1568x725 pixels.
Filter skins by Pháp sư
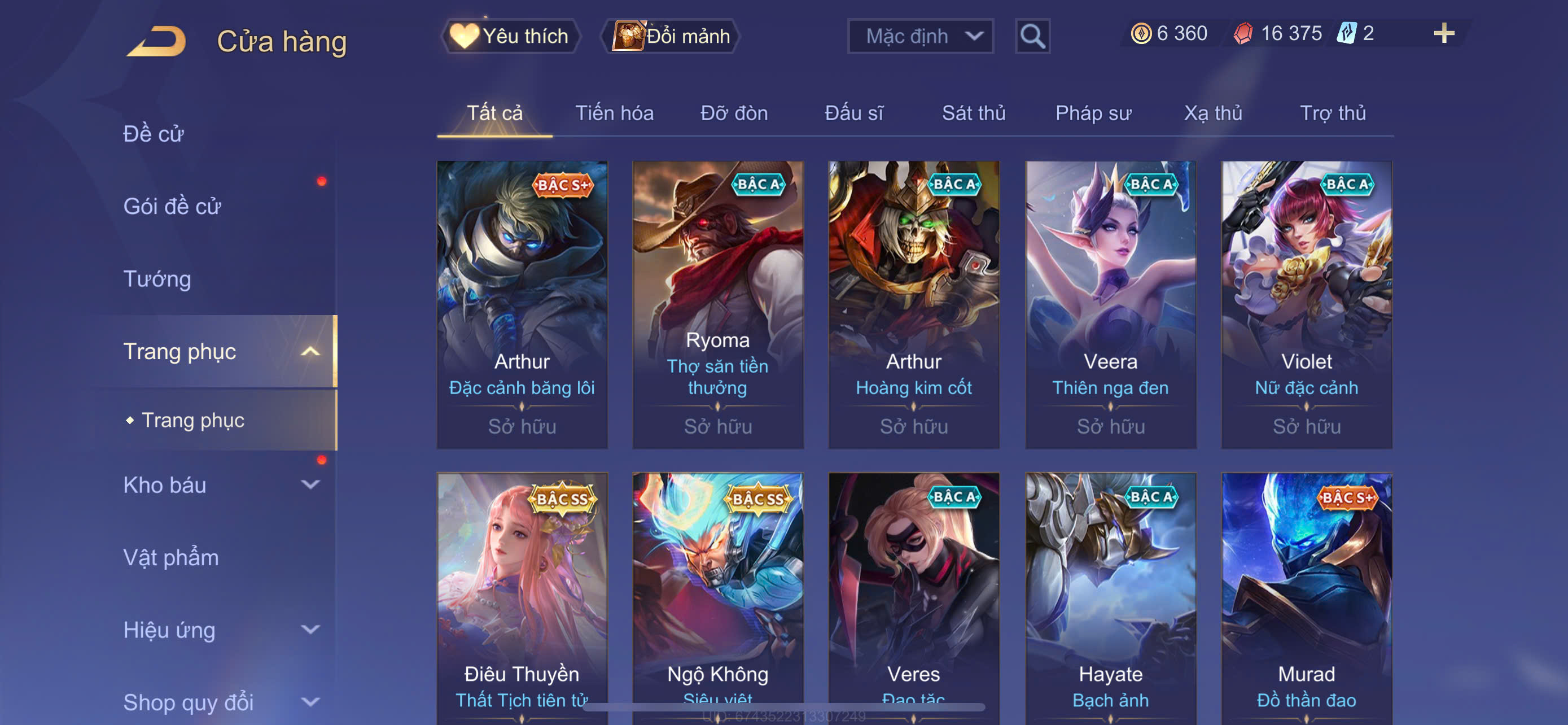tap(1093, 113)
